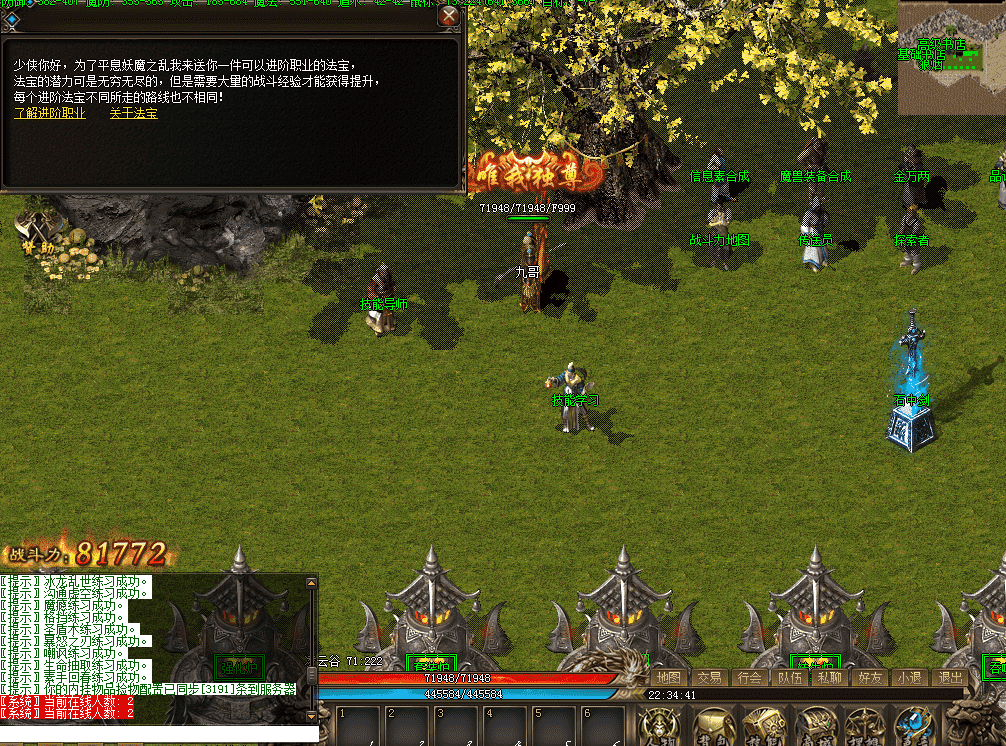Click the 退出 exit button
The width and height of the screenshot is (1006, 746).
point(949,677)
